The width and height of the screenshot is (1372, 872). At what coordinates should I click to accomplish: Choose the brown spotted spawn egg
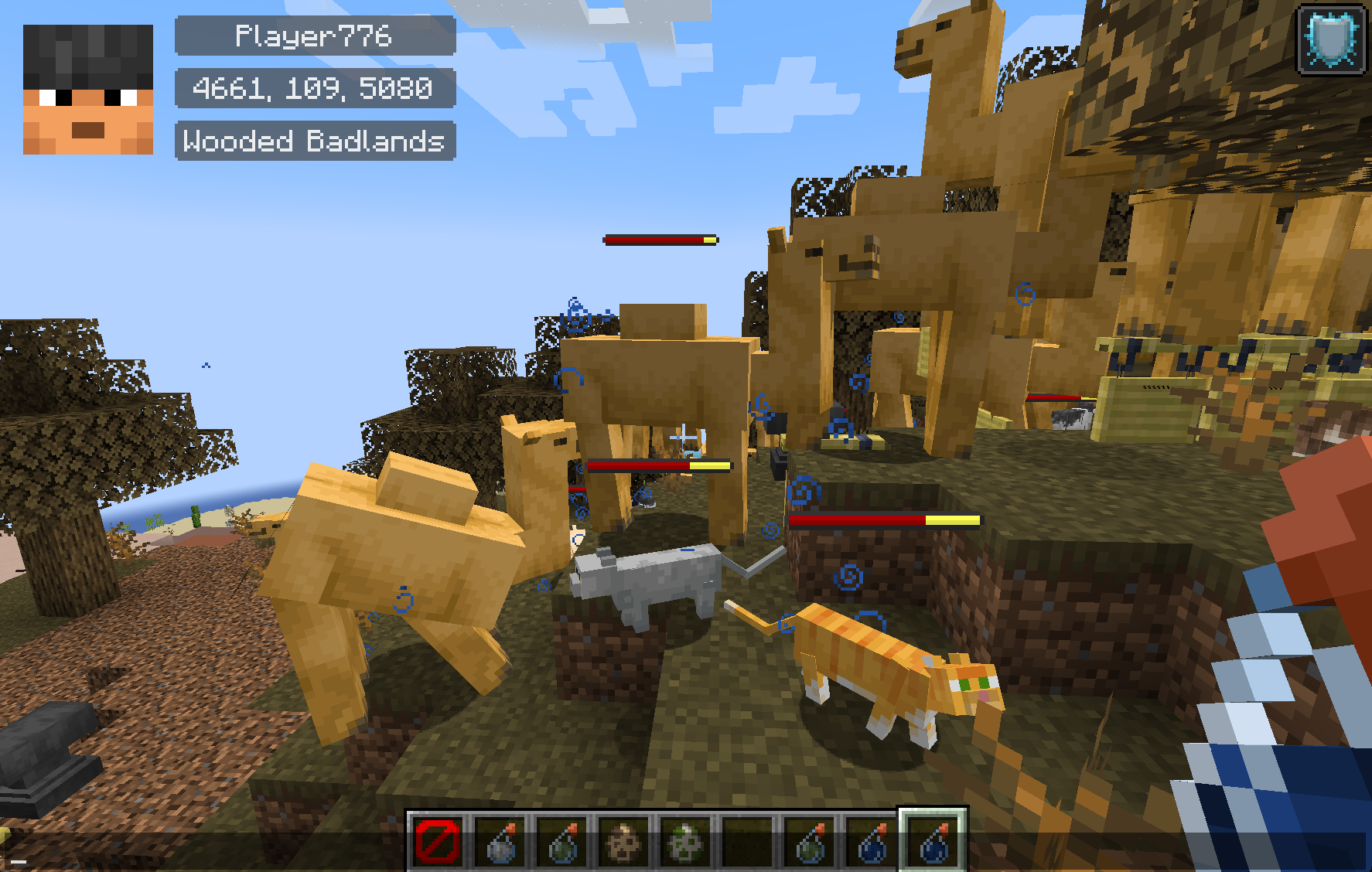[623, 841]
